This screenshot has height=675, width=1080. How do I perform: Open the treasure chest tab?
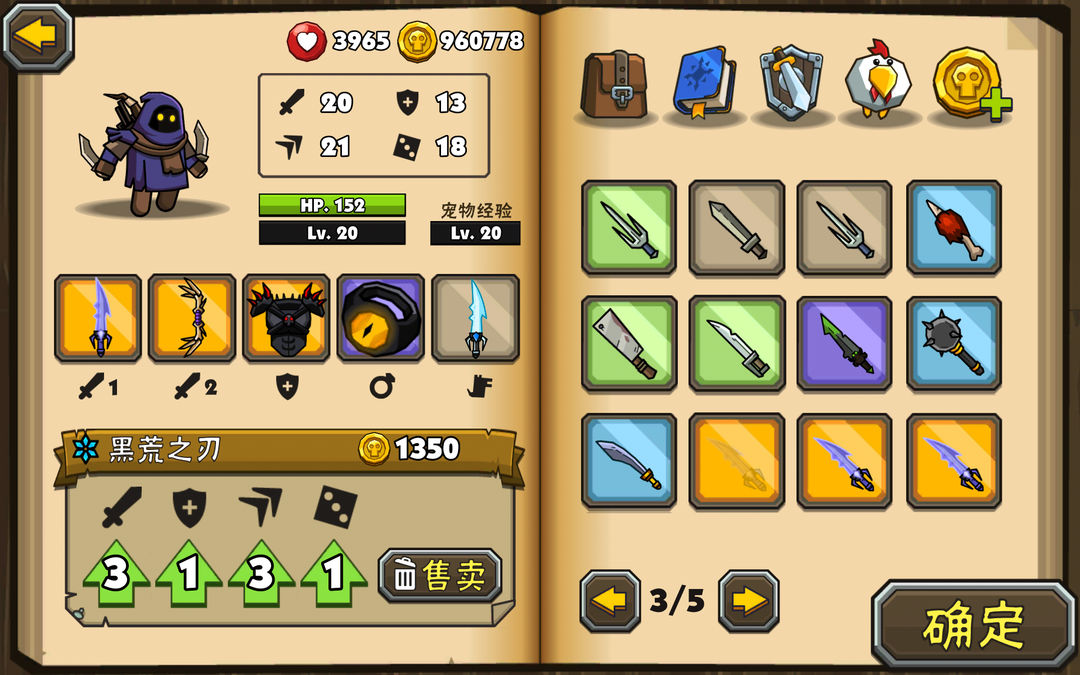point(615,83)
